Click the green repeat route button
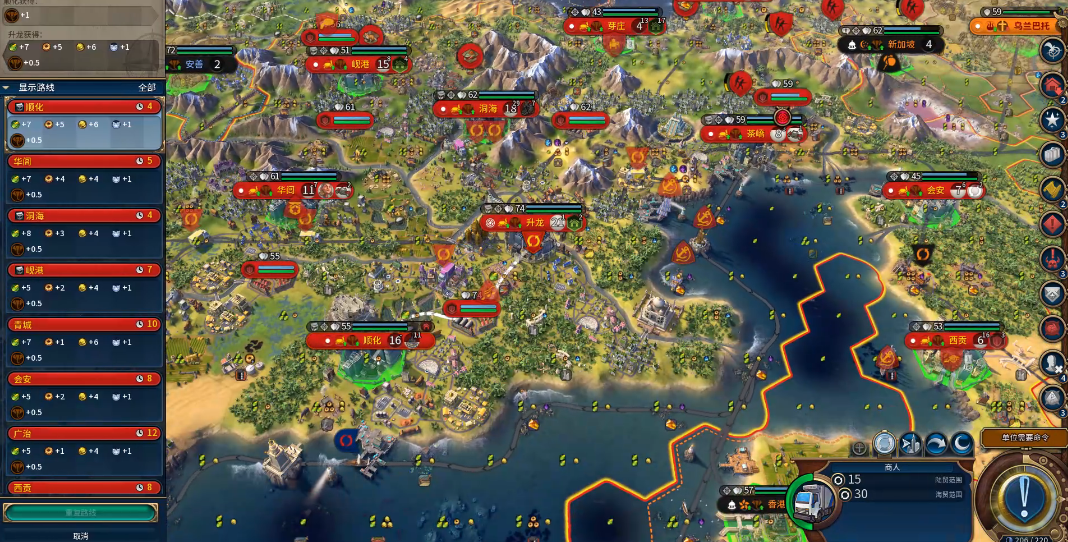Screen dimensions: 1068x542 (81, 512)
